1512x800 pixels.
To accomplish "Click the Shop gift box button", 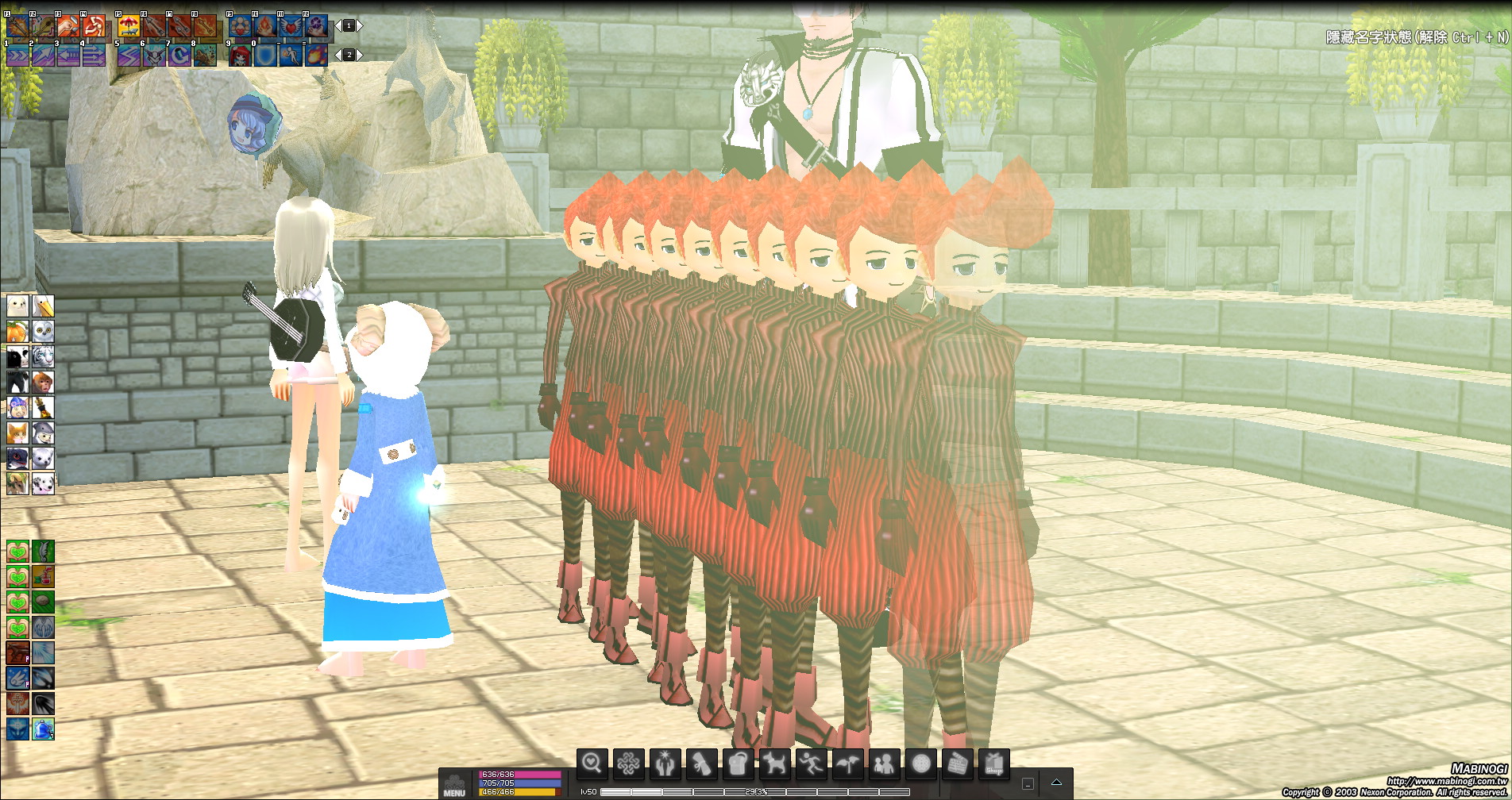I will click(x=993, y=764).
